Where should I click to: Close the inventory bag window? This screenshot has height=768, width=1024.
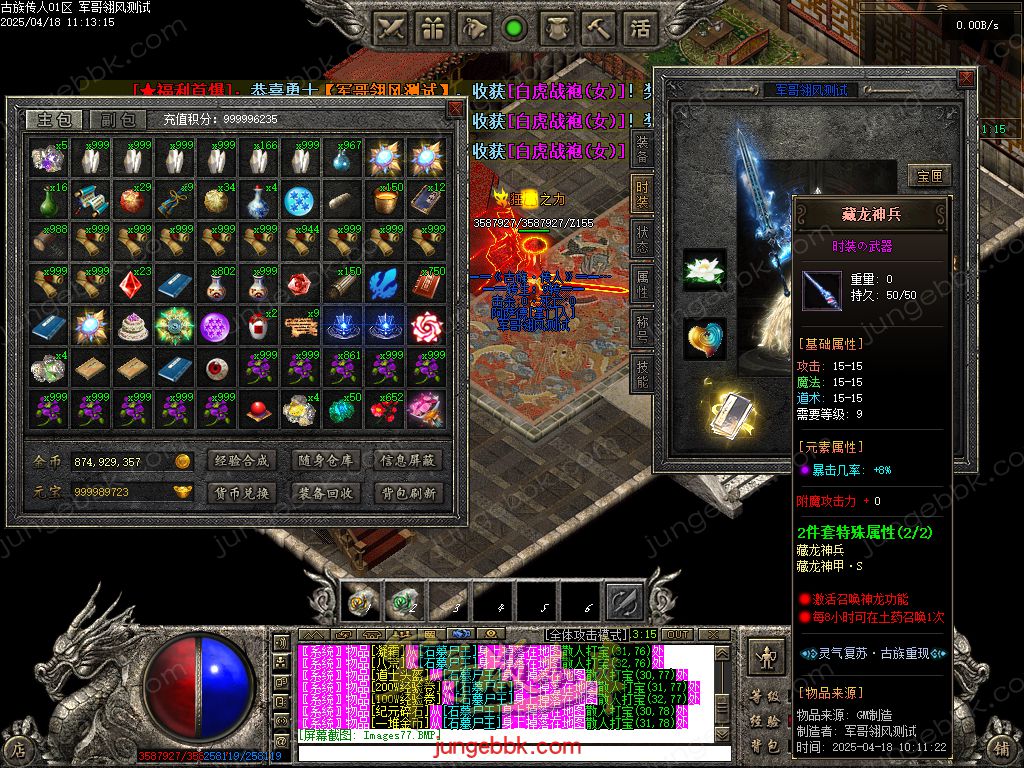coord(455,108)
